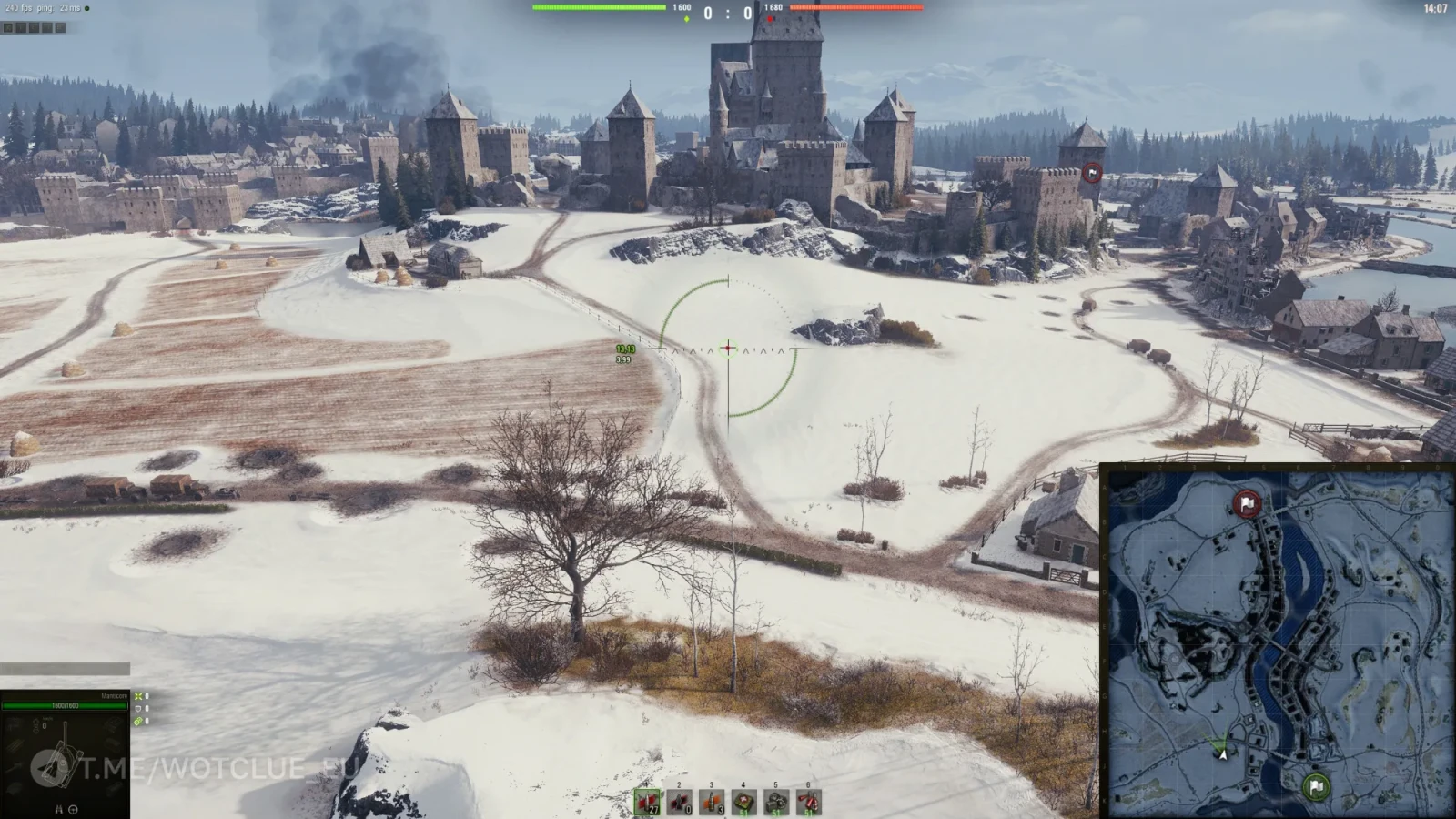Choose the shell slot with 3 rounds

click(712, 802)
